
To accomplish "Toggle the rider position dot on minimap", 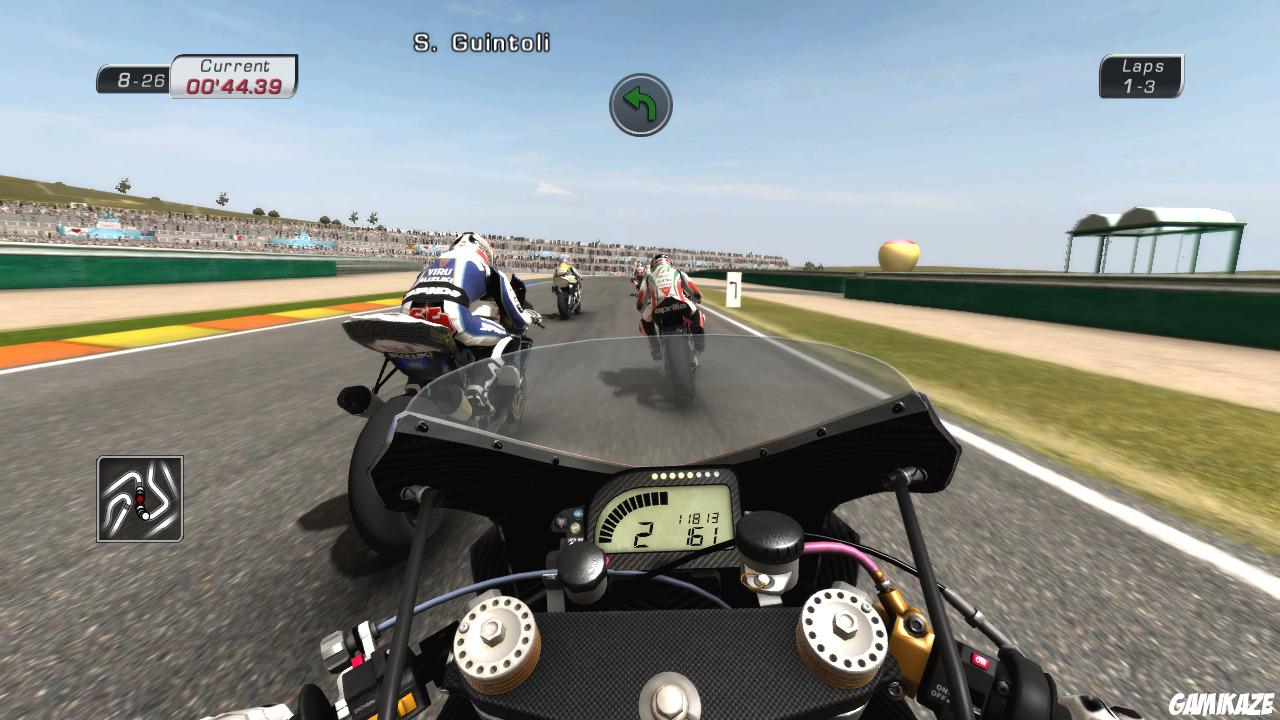I will [x=140, y=498].
